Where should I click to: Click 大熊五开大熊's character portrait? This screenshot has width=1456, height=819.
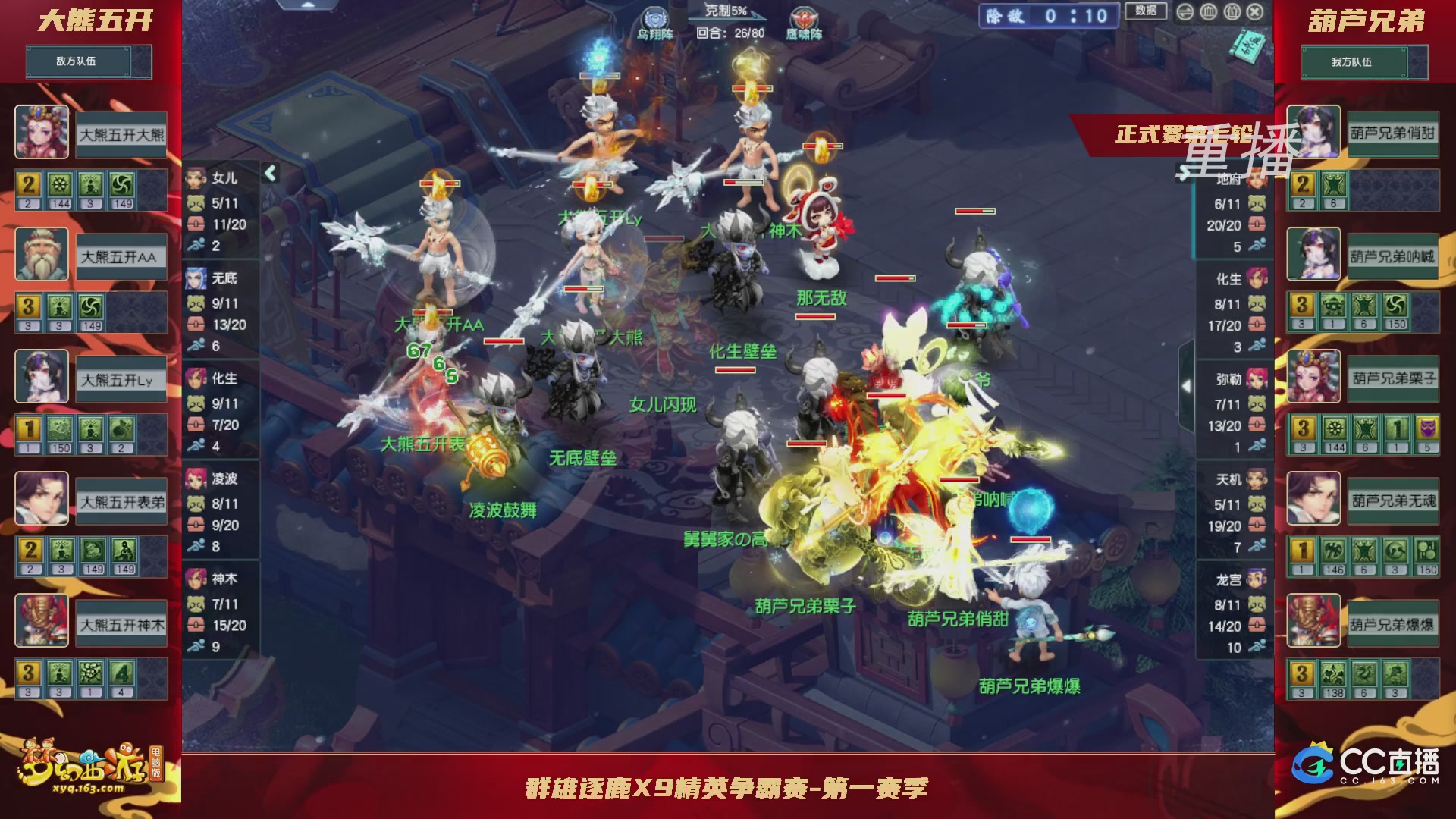coord(42,132)
